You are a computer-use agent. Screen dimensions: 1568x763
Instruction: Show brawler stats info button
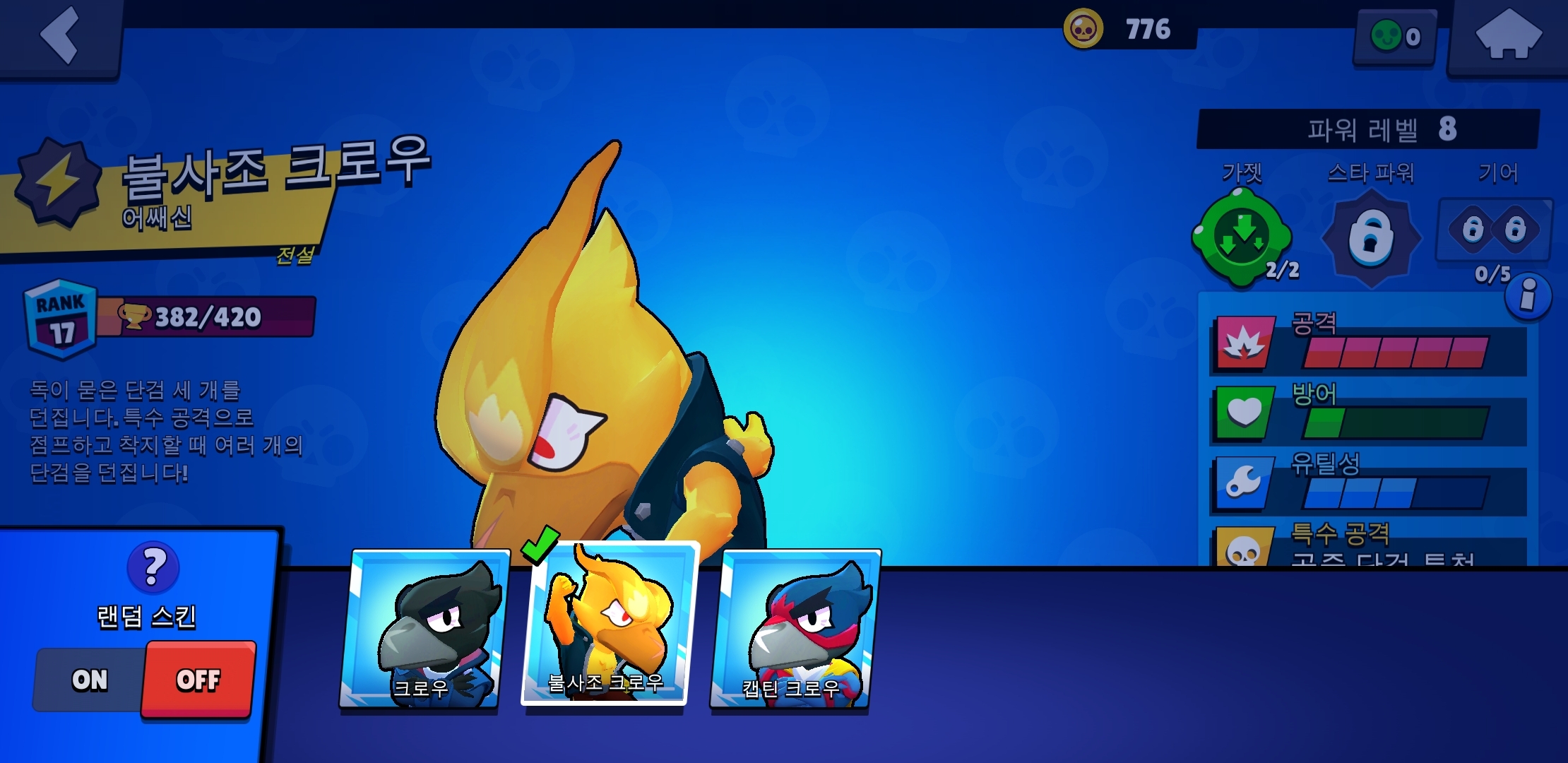click(1528, 295)
